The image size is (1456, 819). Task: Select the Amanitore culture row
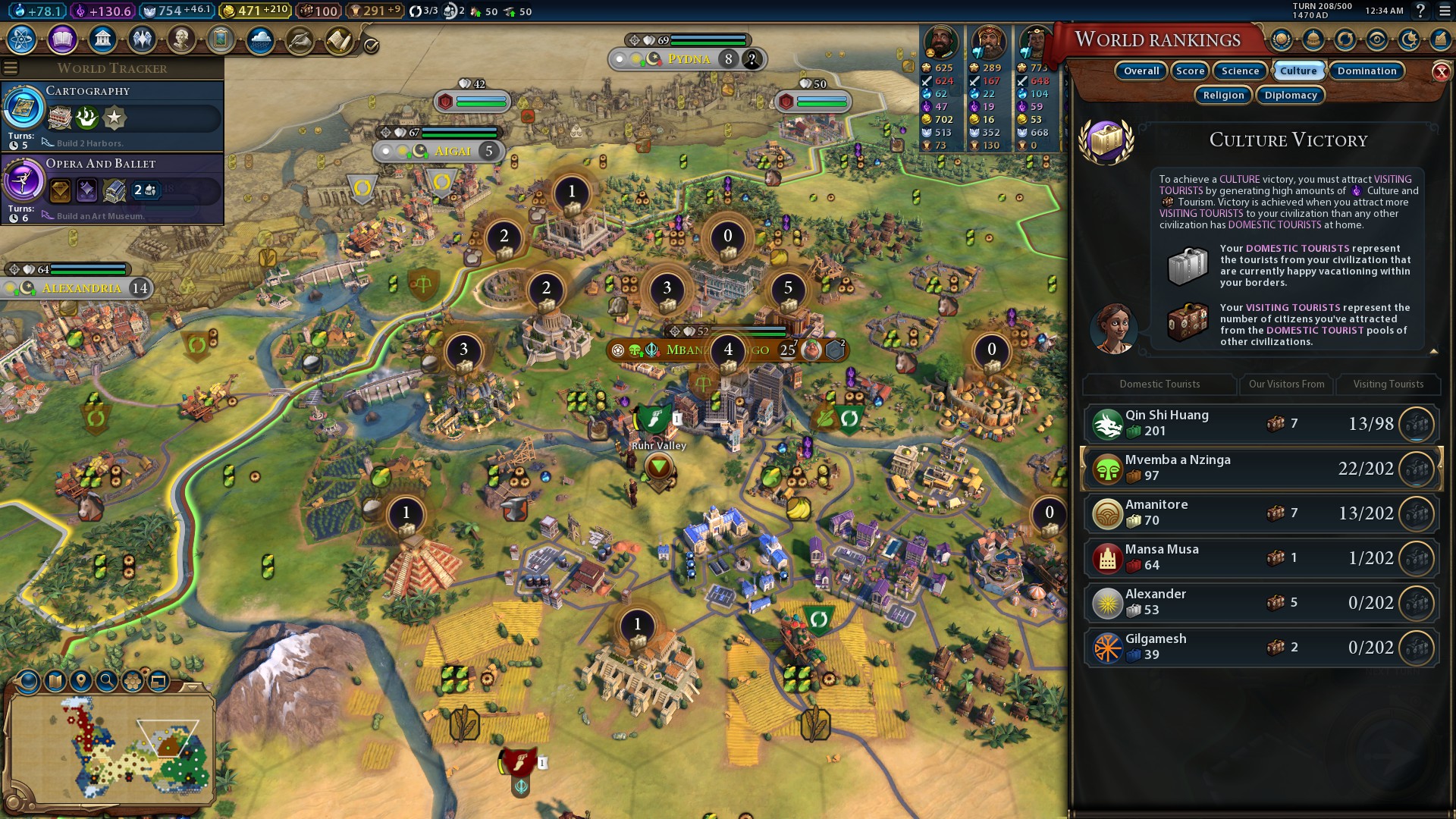tap(1260, 513)
